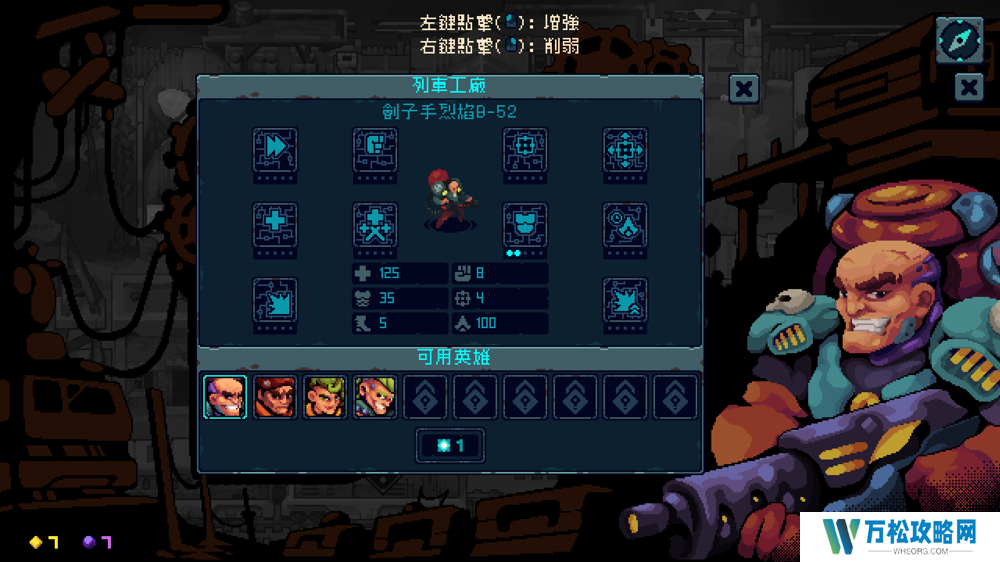1000x562 pixels.
Task: Open the compass icon in the corner
Action: click(x=958, y=40)
